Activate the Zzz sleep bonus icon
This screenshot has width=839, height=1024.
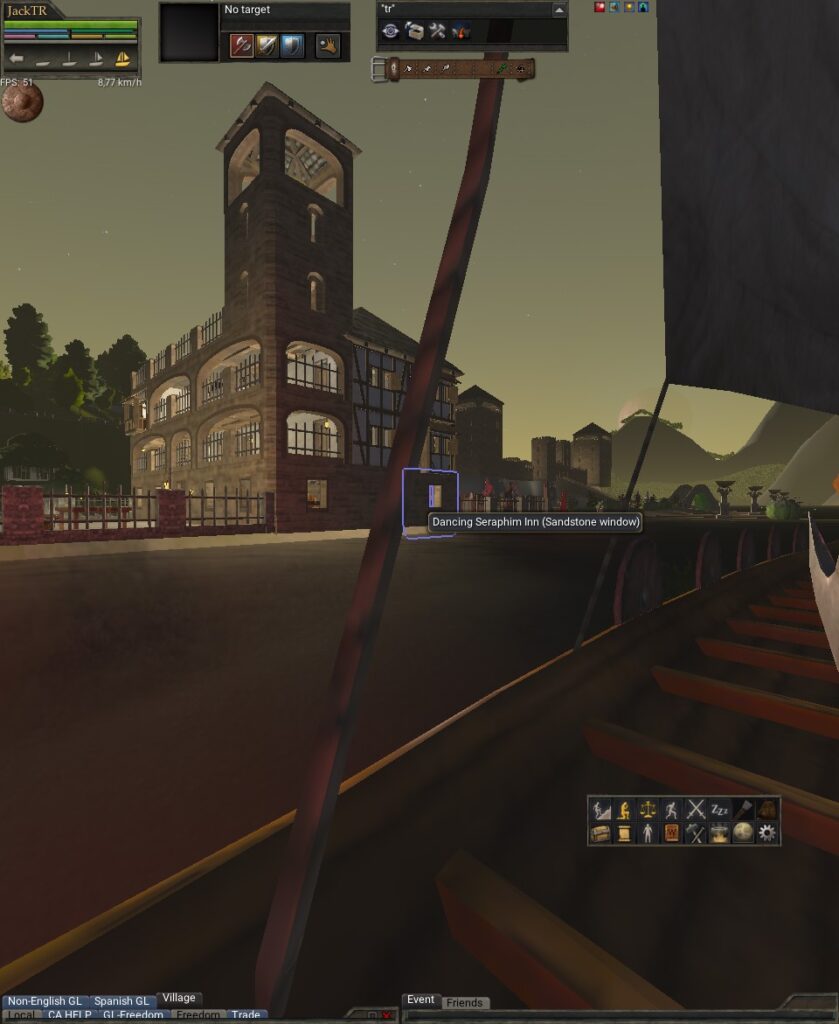(720, 809)
